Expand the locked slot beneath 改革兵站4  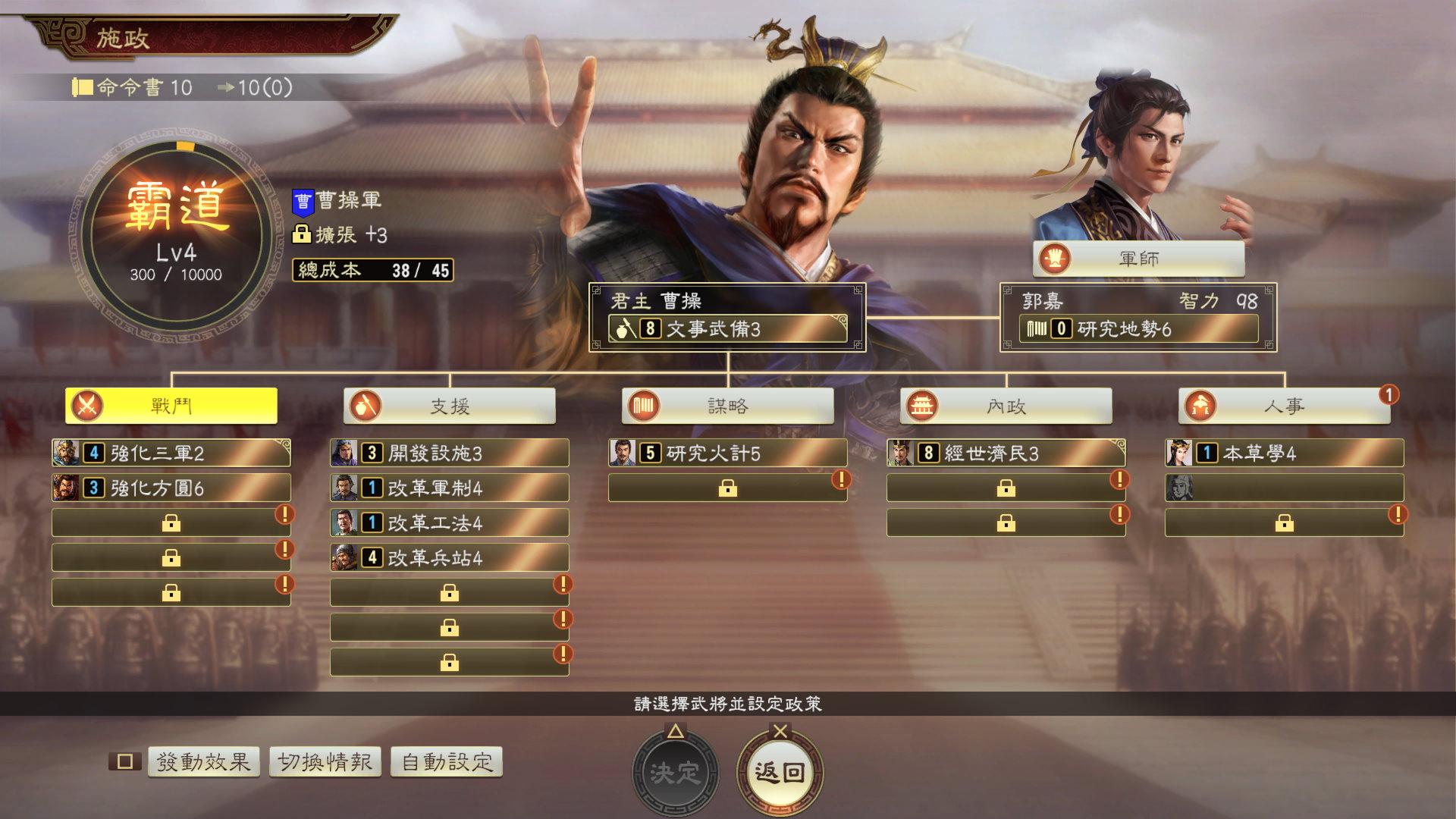[450, 592]
